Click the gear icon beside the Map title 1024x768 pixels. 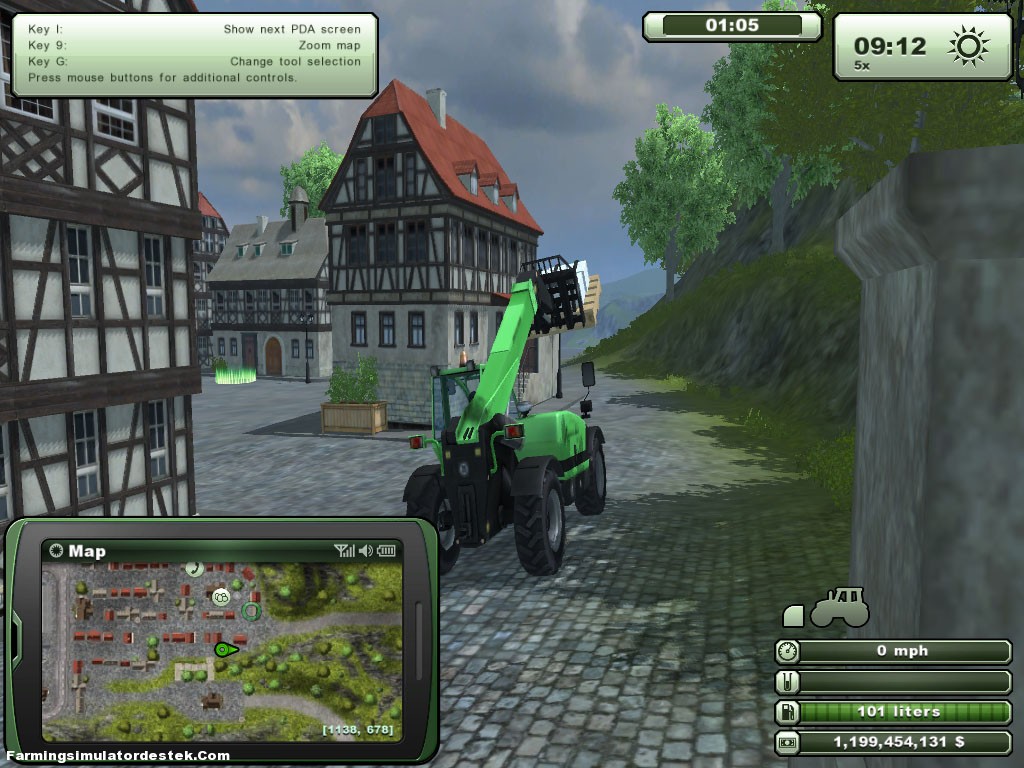(56, 551)
